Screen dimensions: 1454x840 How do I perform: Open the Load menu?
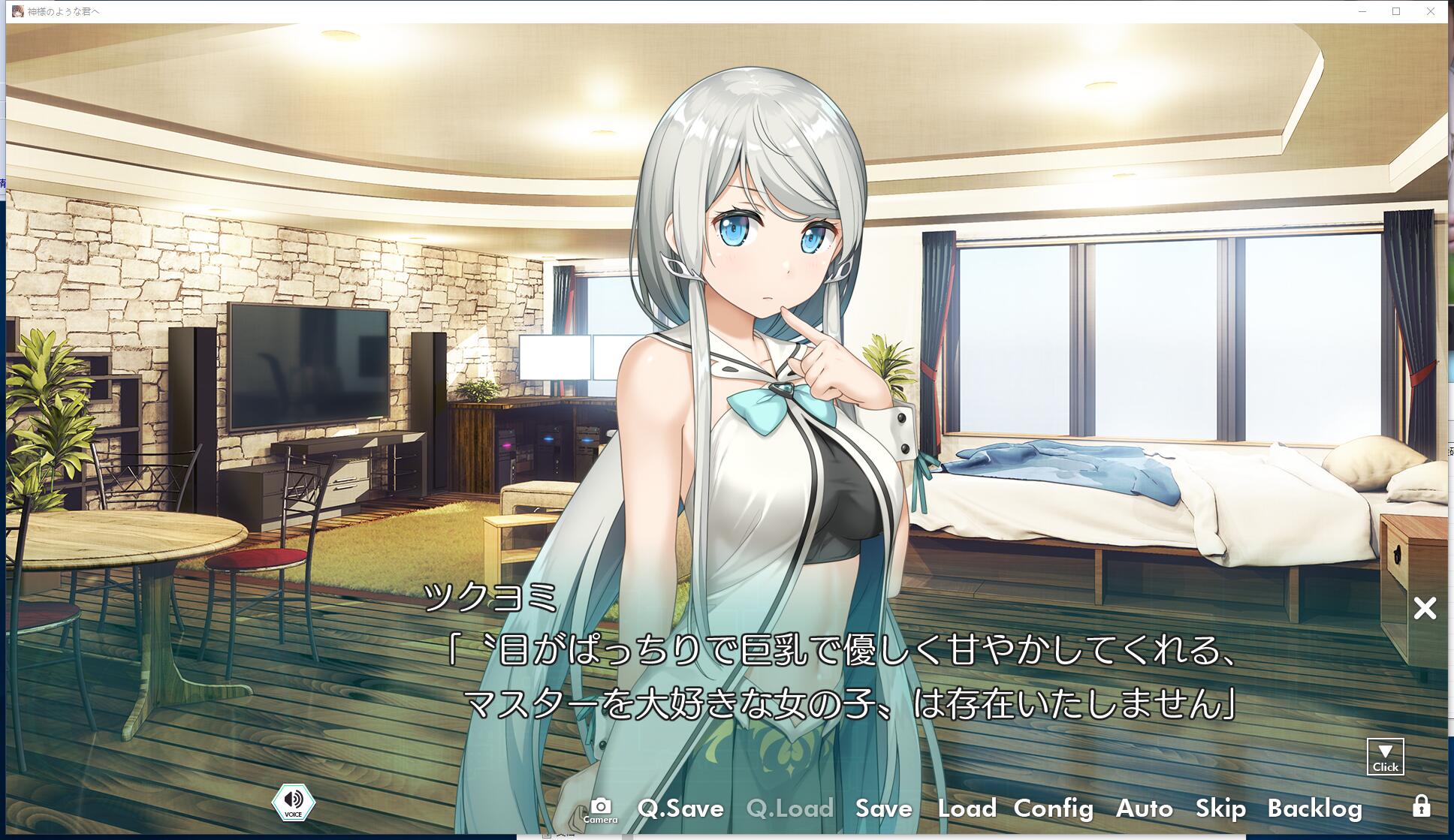click(x=967, y=808)
